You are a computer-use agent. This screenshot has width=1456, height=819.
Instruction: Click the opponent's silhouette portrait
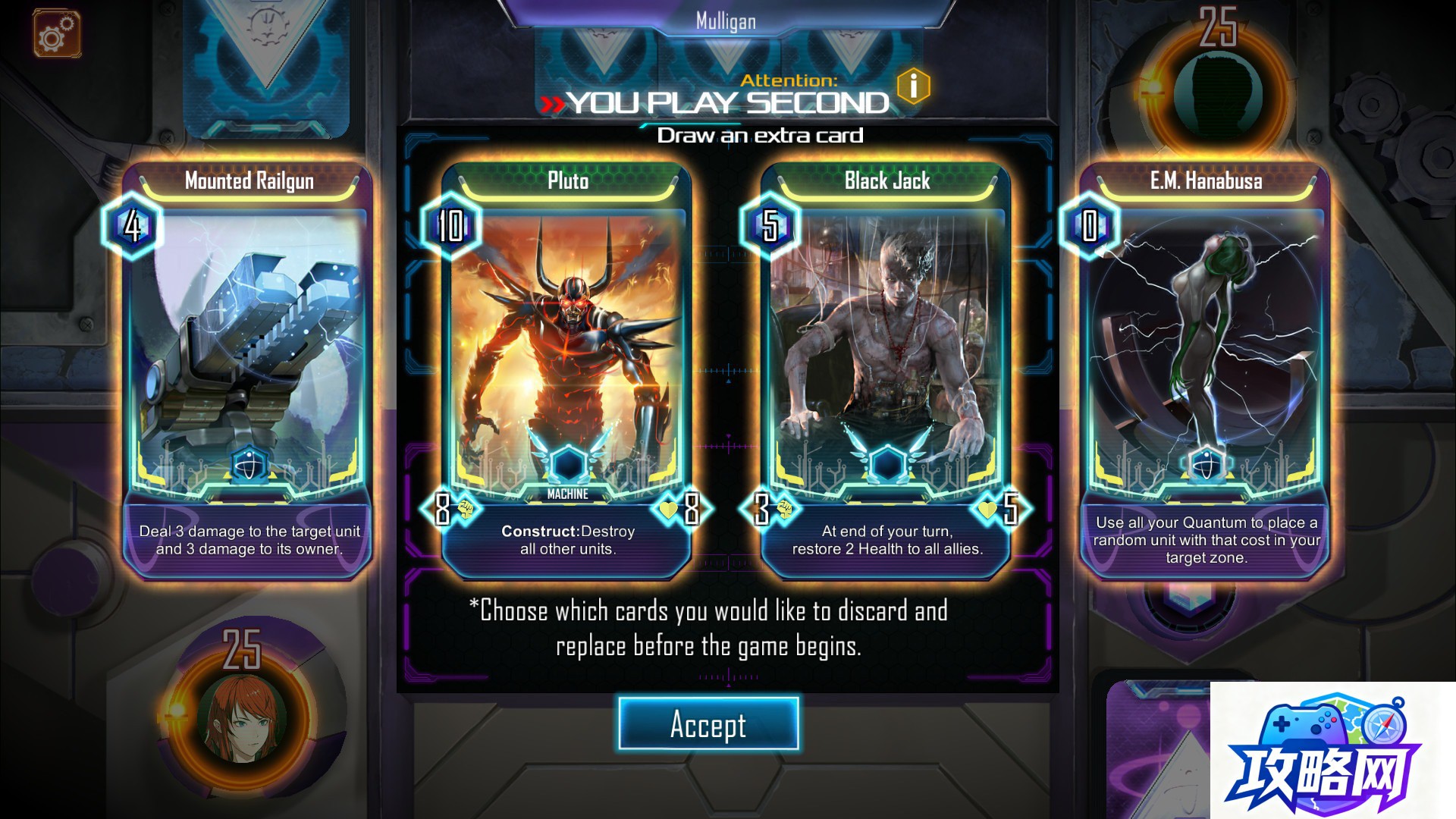click(x=1217, y=95)
